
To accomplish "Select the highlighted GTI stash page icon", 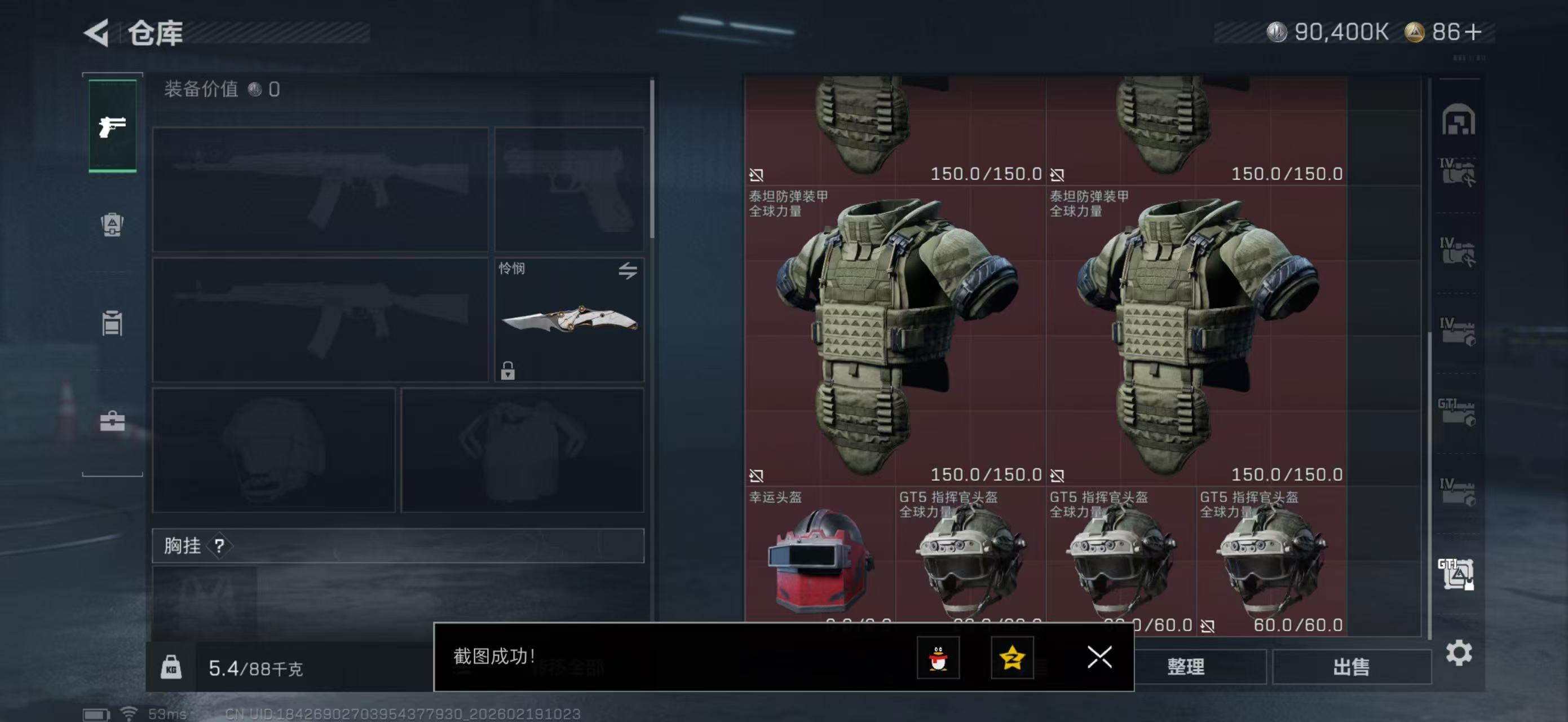I will tap(1456, 574).
